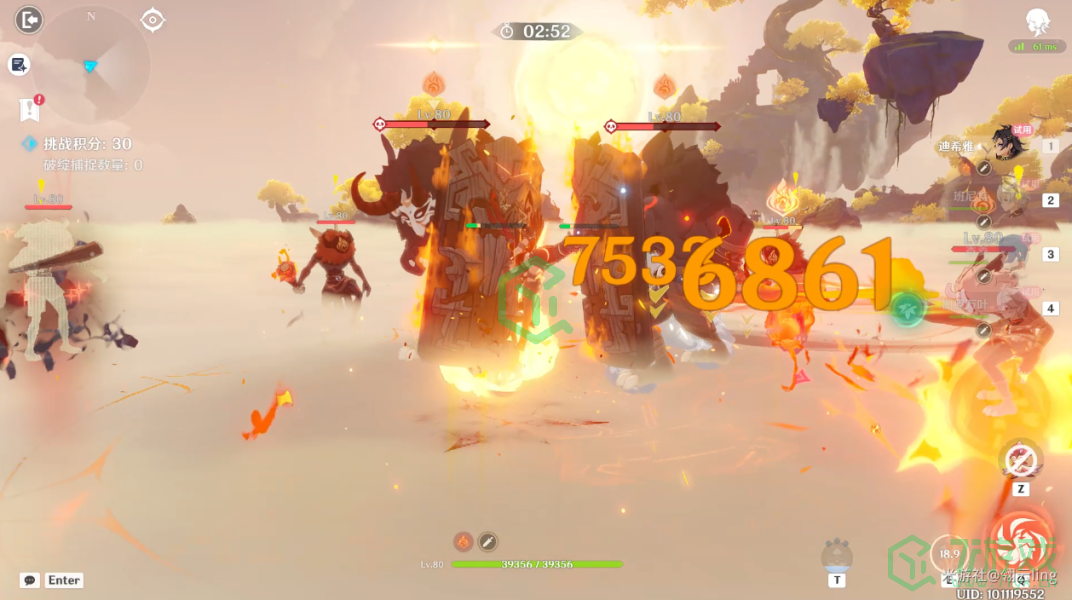Open the bookmark quest icon with alert
Viewport: 1072px width, 600px height.
point(29,109)
